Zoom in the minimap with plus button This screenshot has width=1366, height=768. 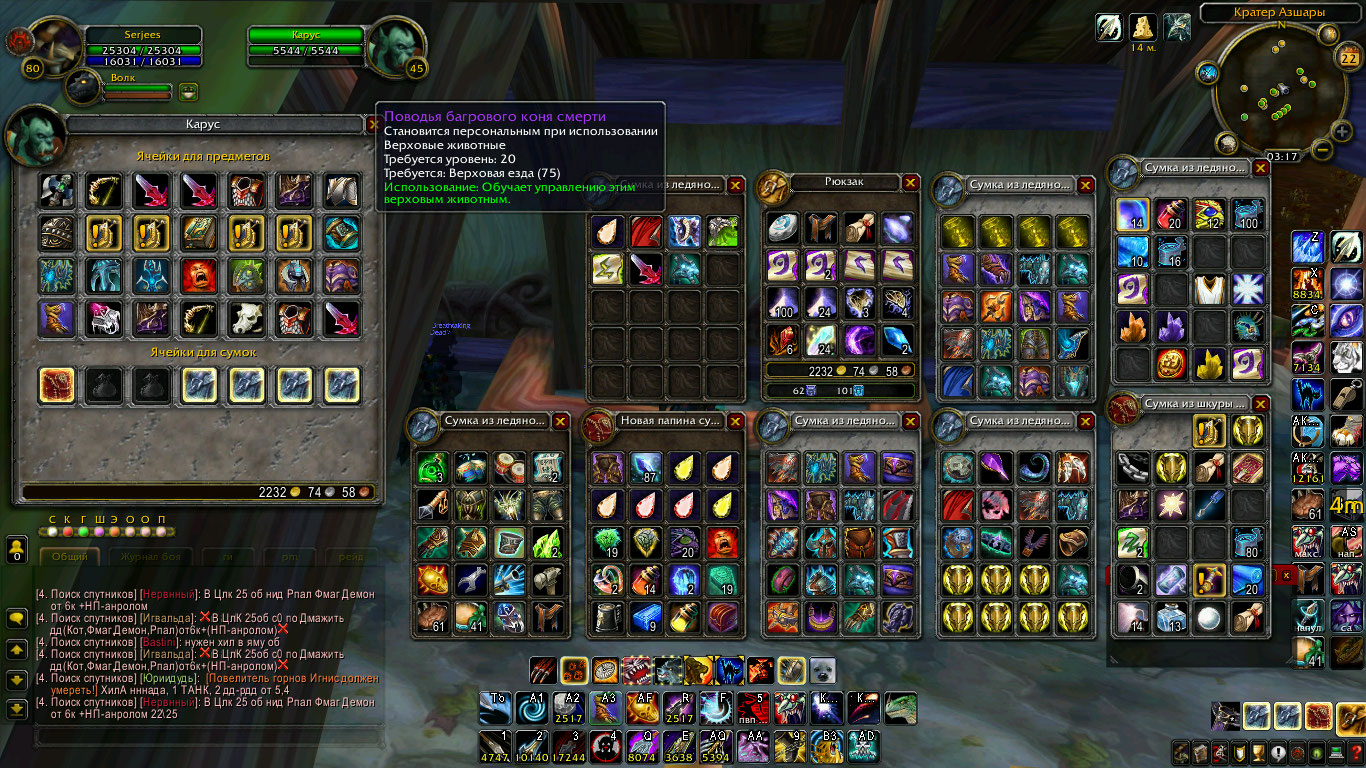[x=1340, y=131]
